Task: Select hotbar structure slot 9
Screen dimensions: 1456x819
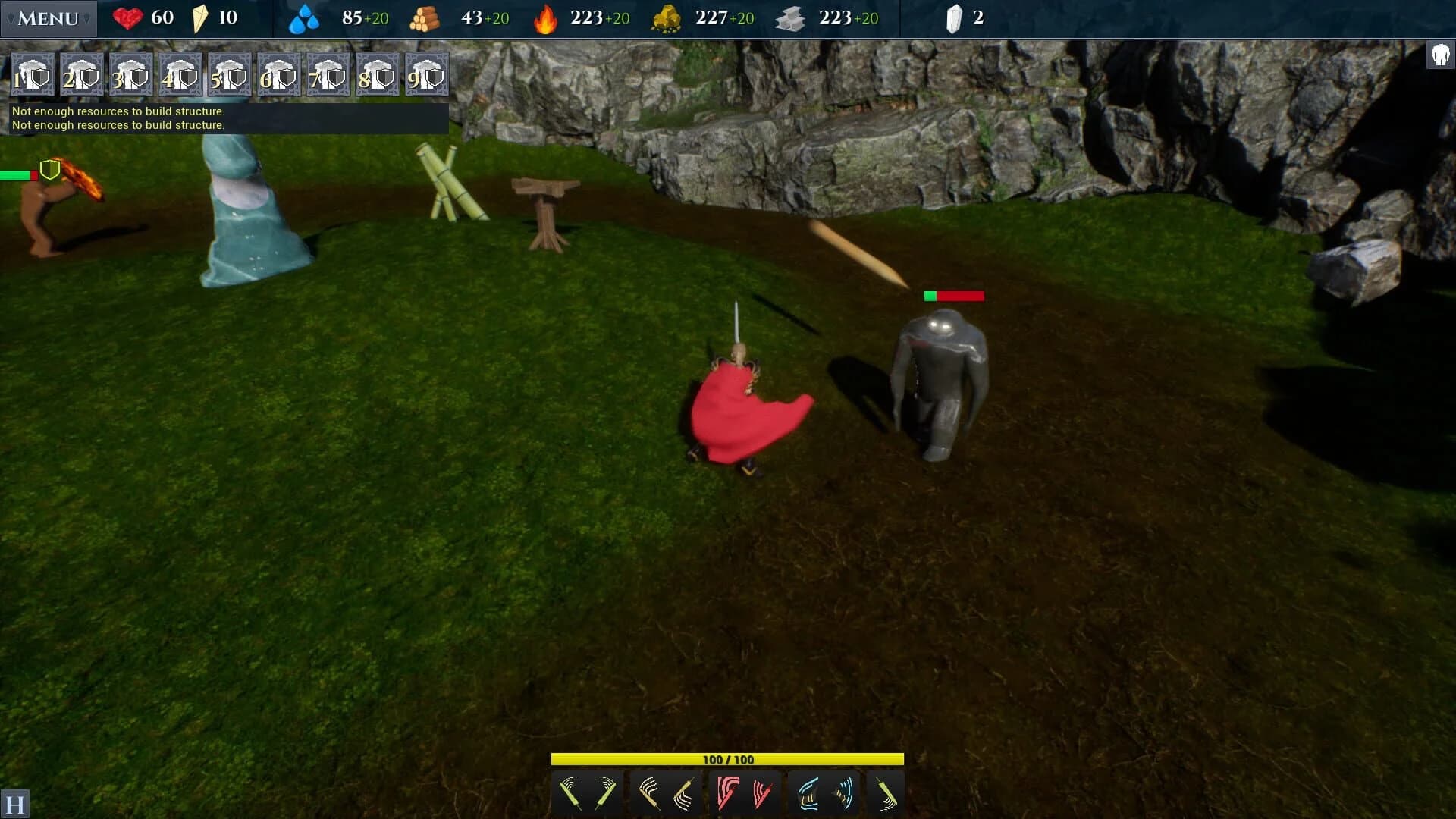Action: (426, 74)
